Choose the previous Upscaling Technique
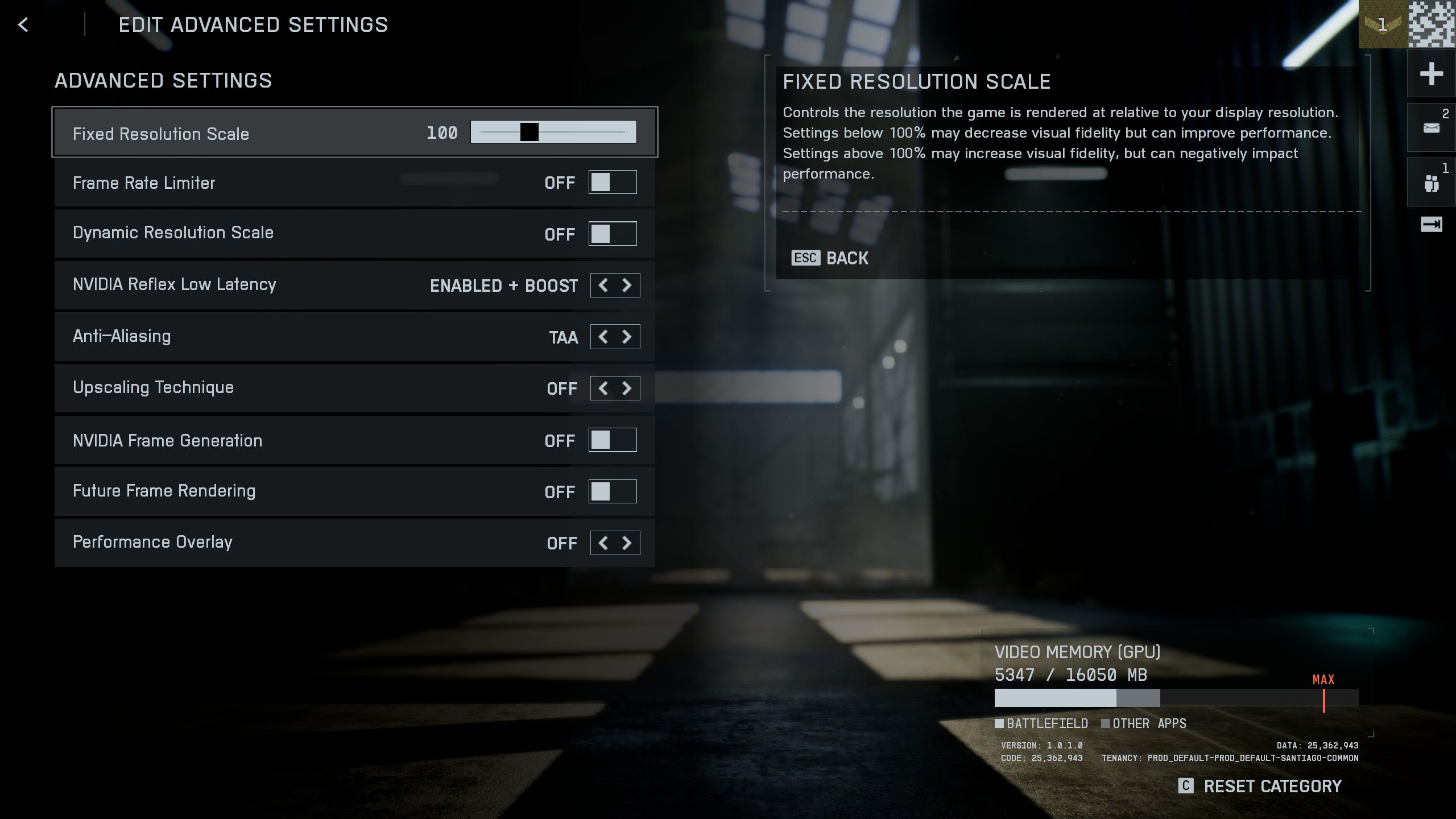 pos(603,388)
